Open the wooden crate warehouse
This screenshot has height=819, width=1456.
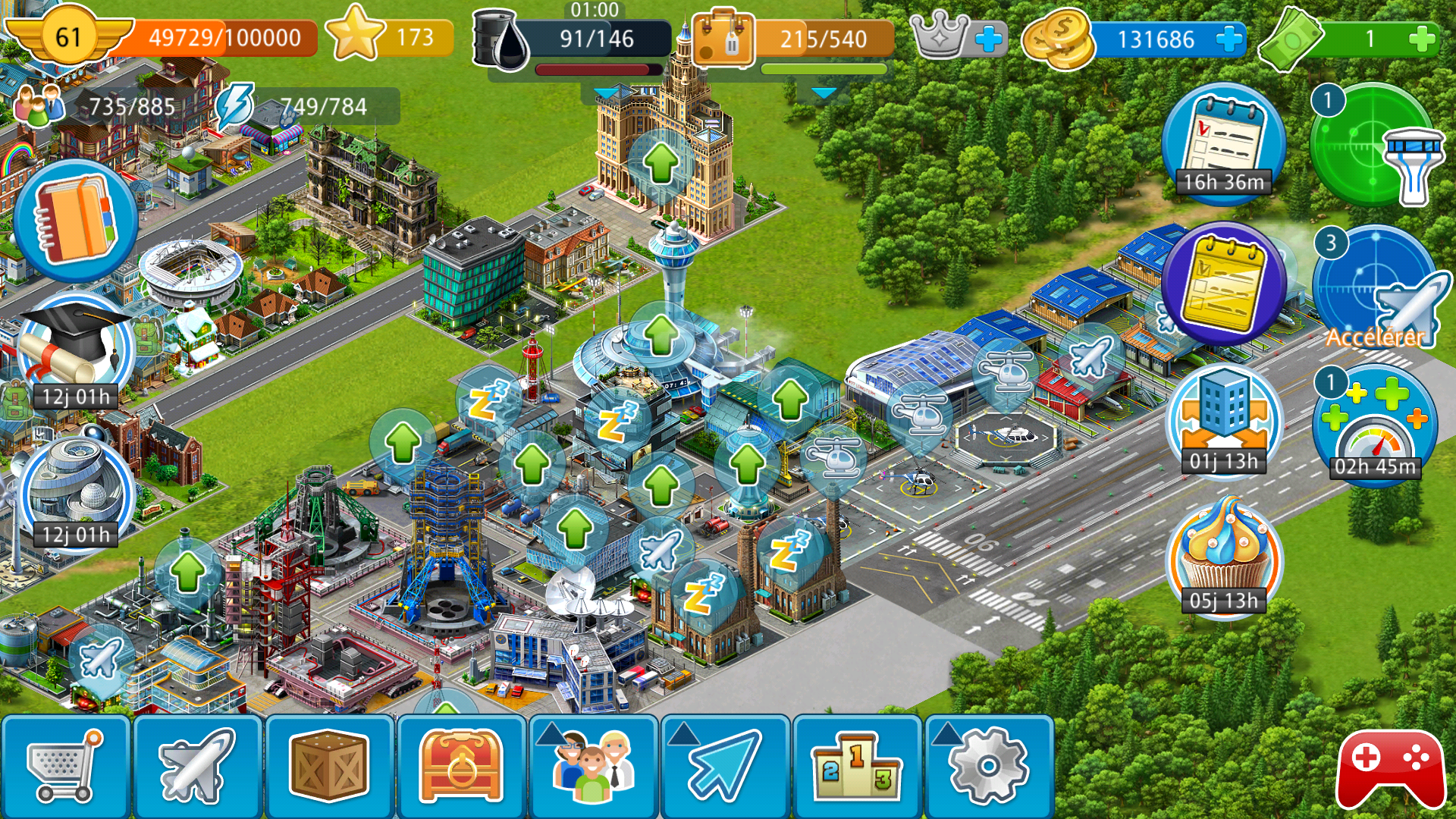point(329,766)
